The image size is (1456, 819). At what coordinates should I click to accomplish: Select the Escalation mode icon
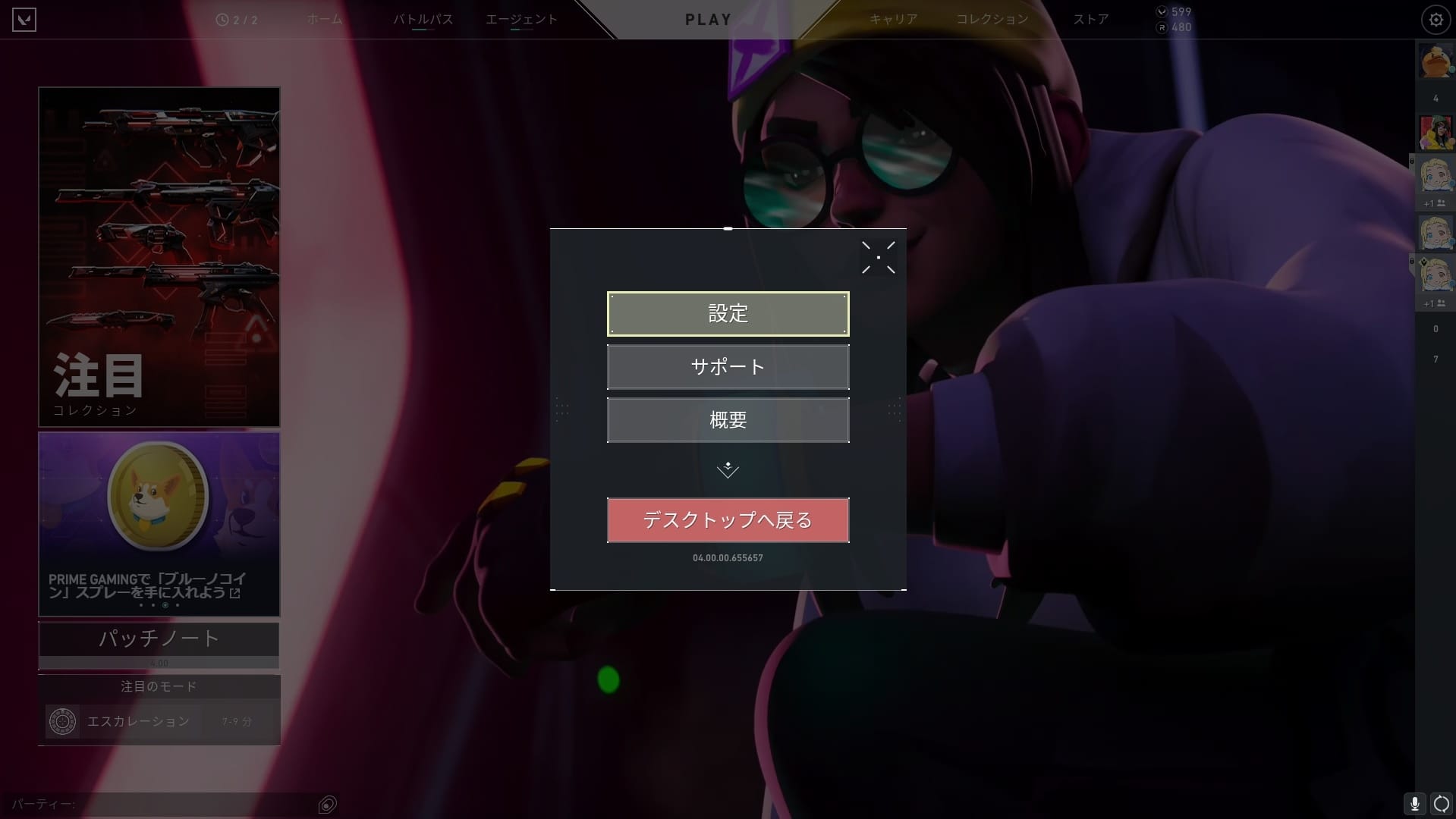pos(63,721)
